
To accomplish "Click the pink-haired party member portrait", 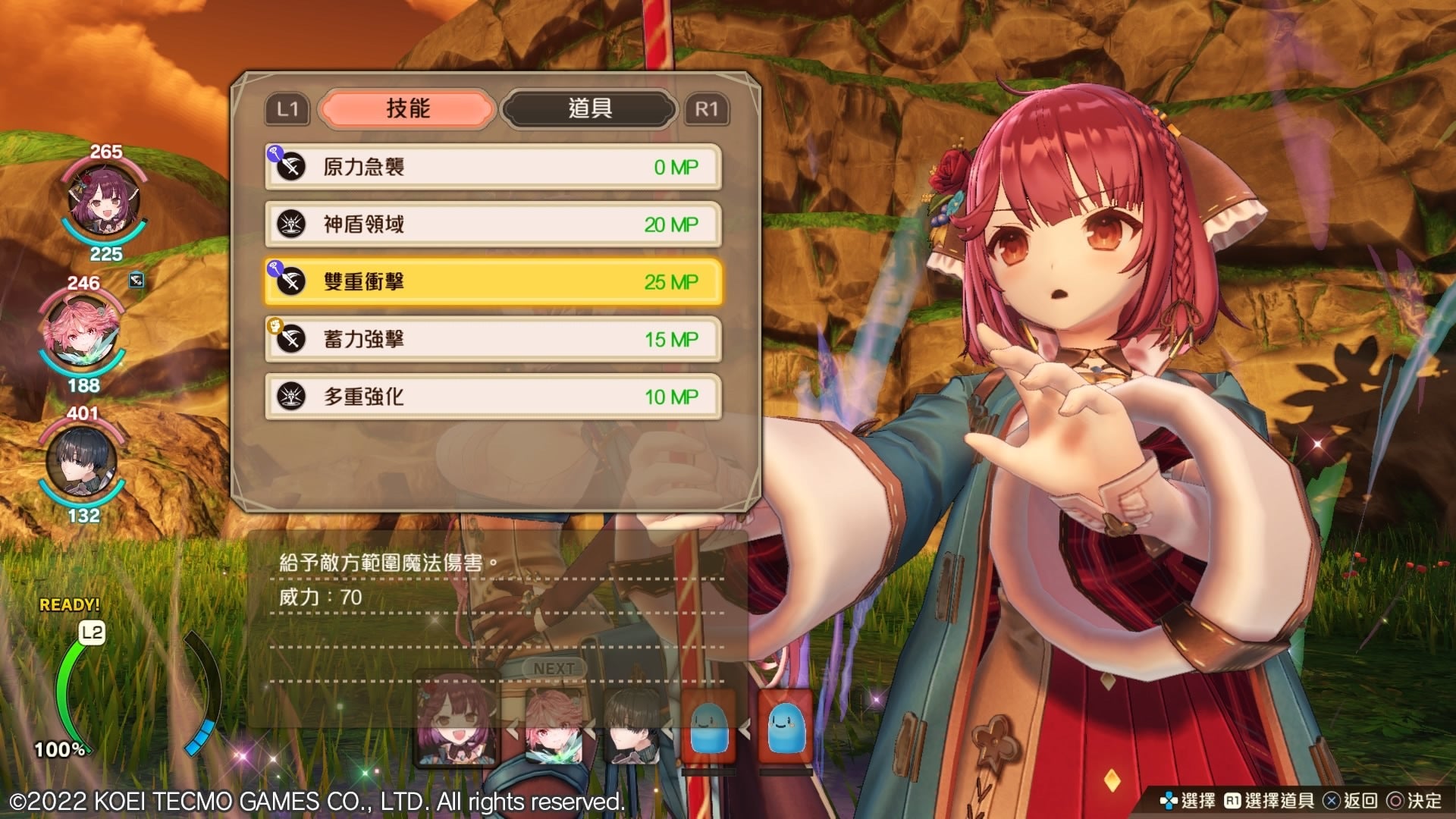I will (x=82, y=334).
